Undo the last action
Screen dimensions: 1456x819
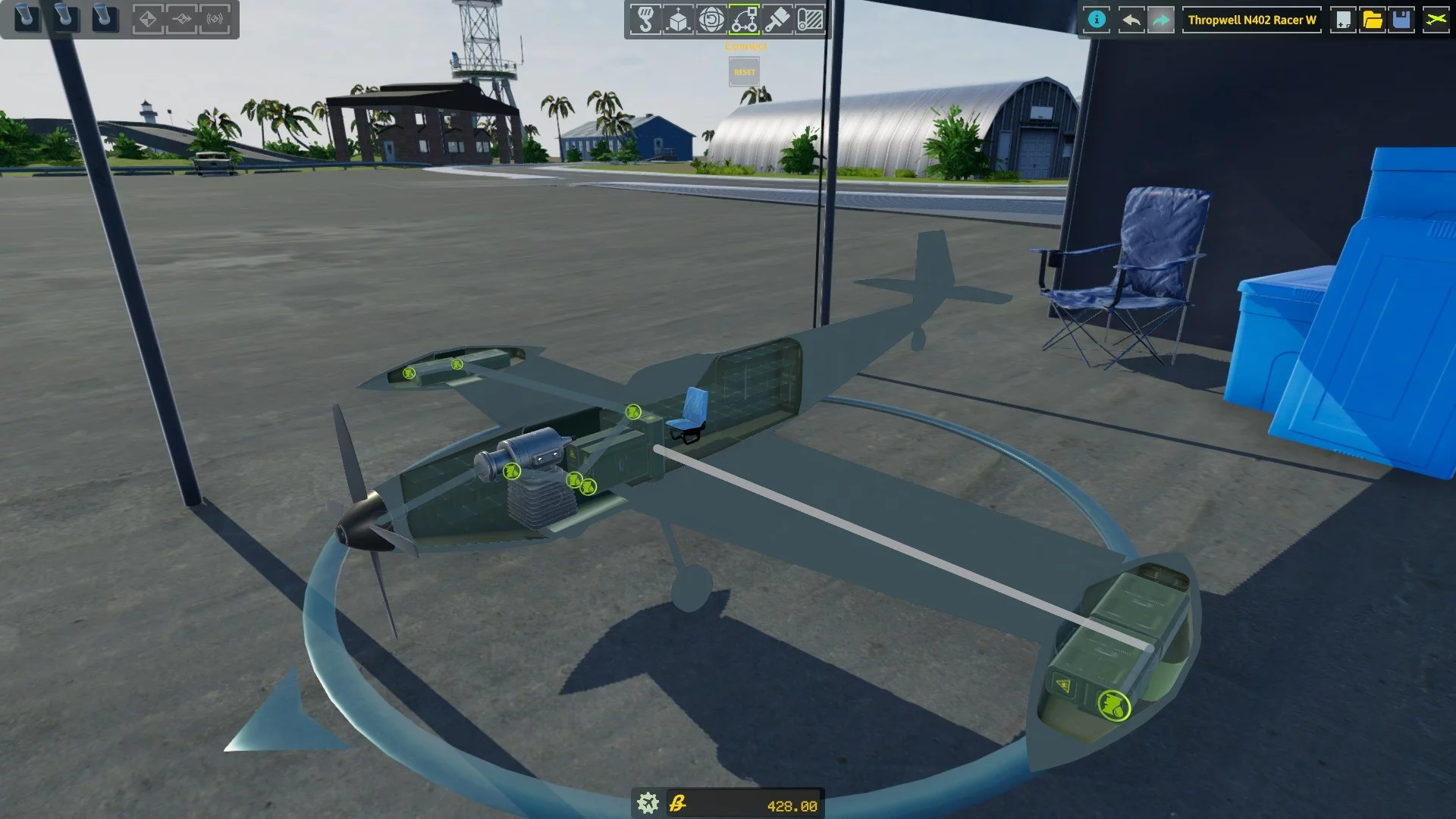(1130, 20)
